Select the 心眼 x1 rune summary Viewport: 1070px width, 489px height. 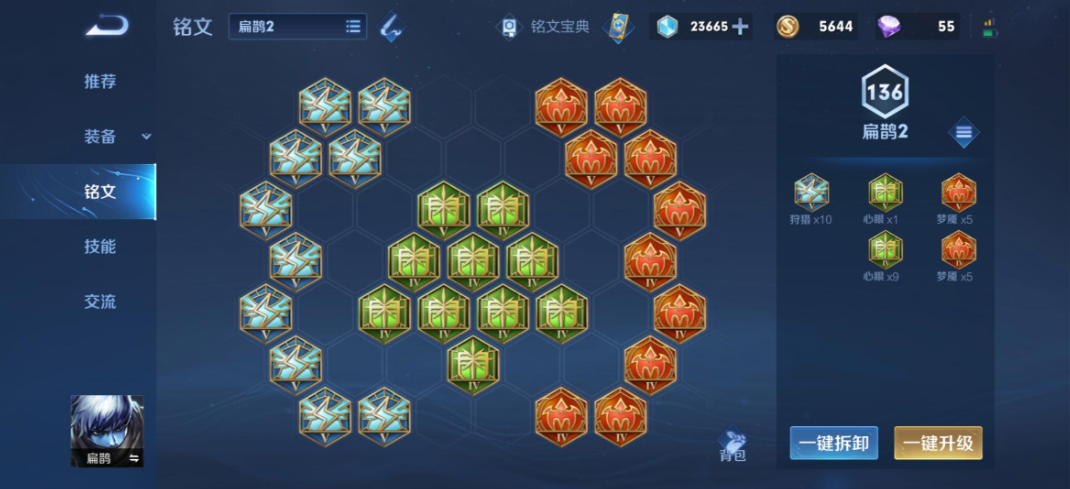click(x=885, y=198)
